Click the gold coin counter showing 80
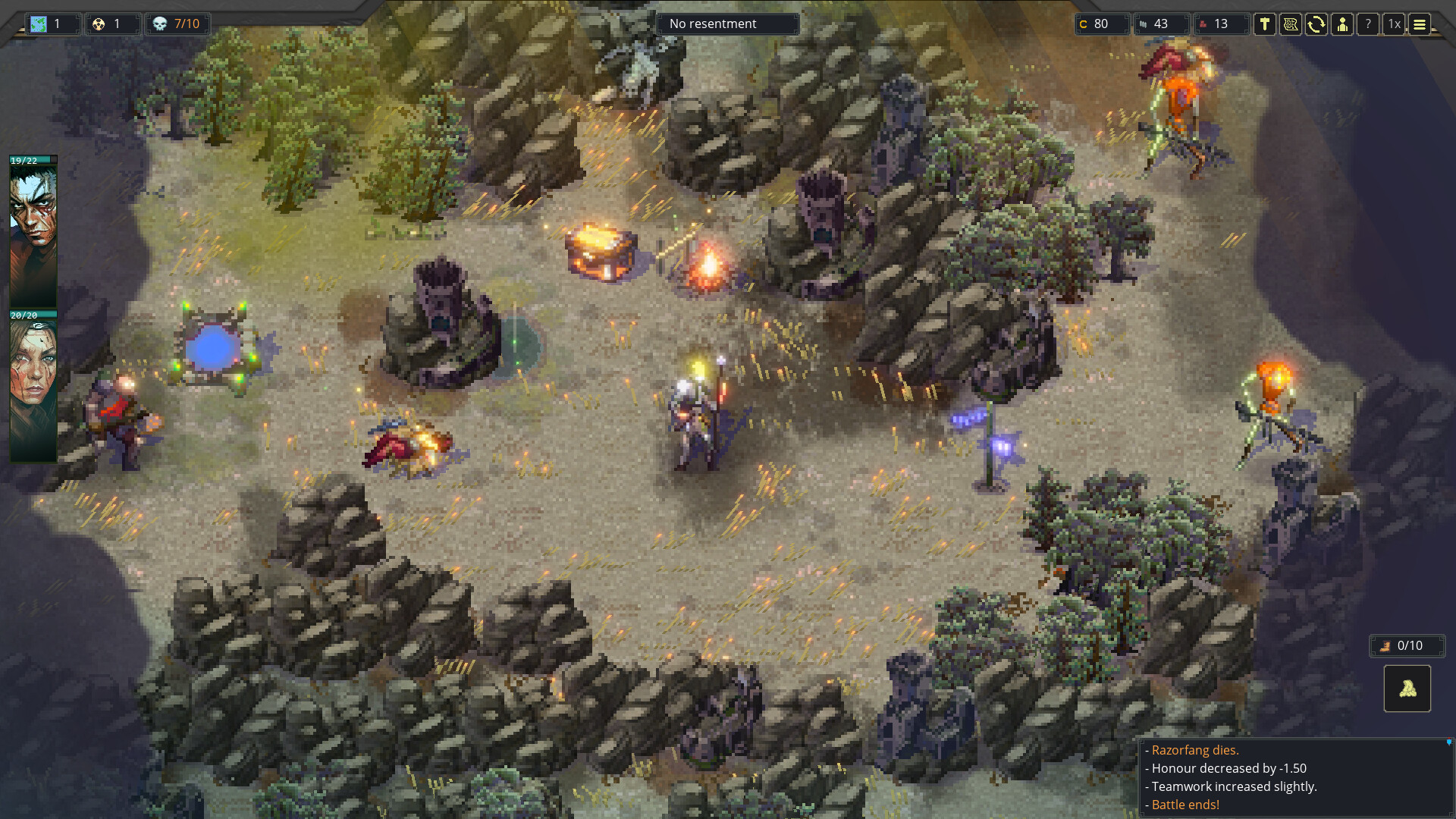This screenshot has width=1456, height=819. coord(1101,24)
